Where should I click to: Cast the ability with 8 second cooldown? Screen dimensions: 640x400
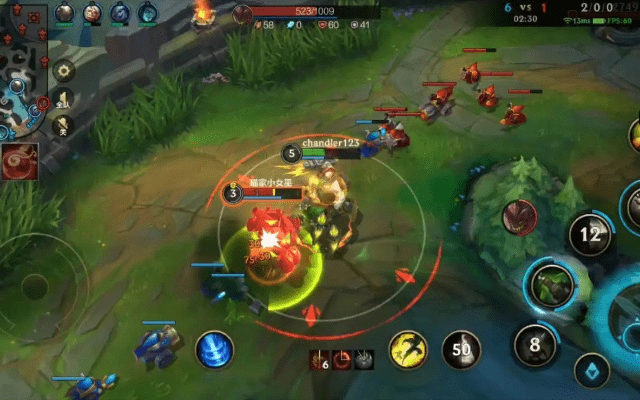(535, 346)
